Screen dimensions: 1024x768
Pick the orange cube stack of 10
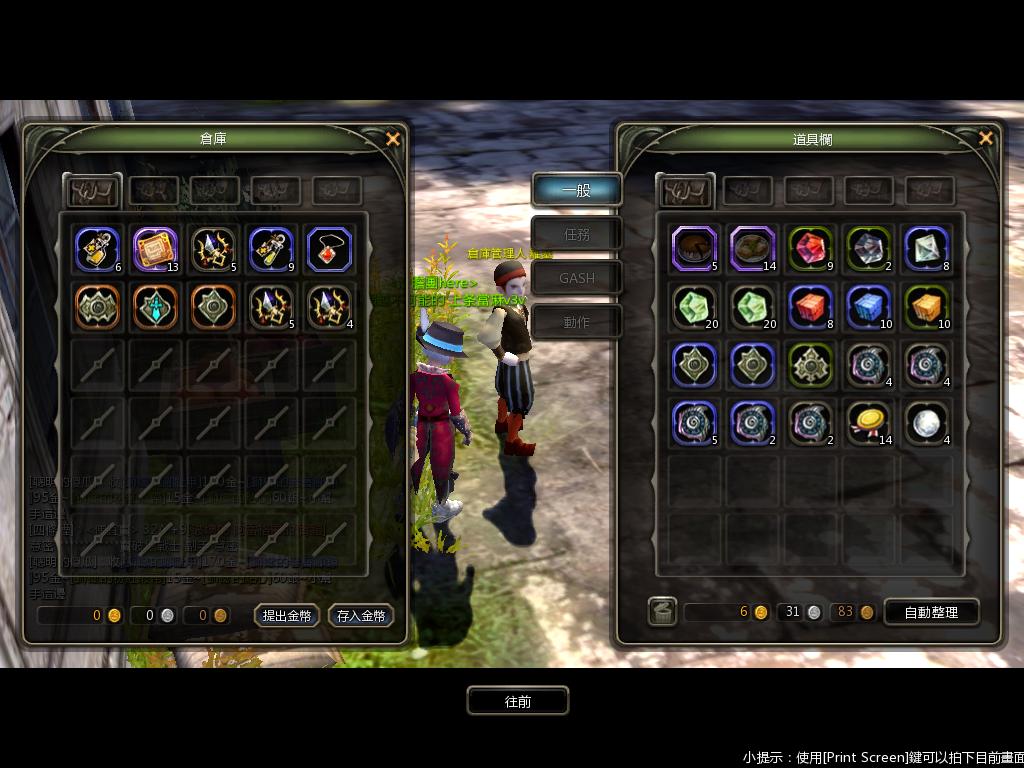(x=927, y=307)
